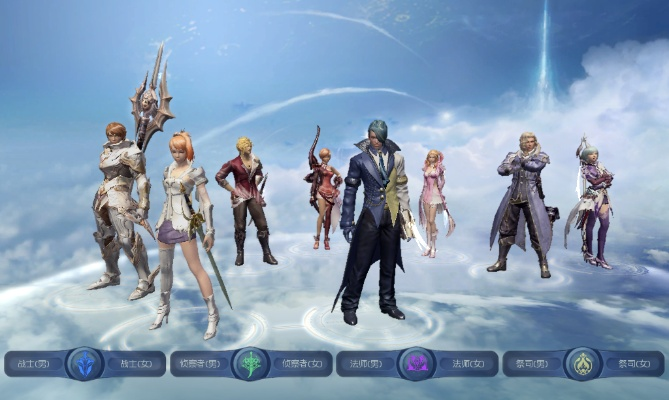Pick the 祭司(男) male priest button

pos(534,364)
